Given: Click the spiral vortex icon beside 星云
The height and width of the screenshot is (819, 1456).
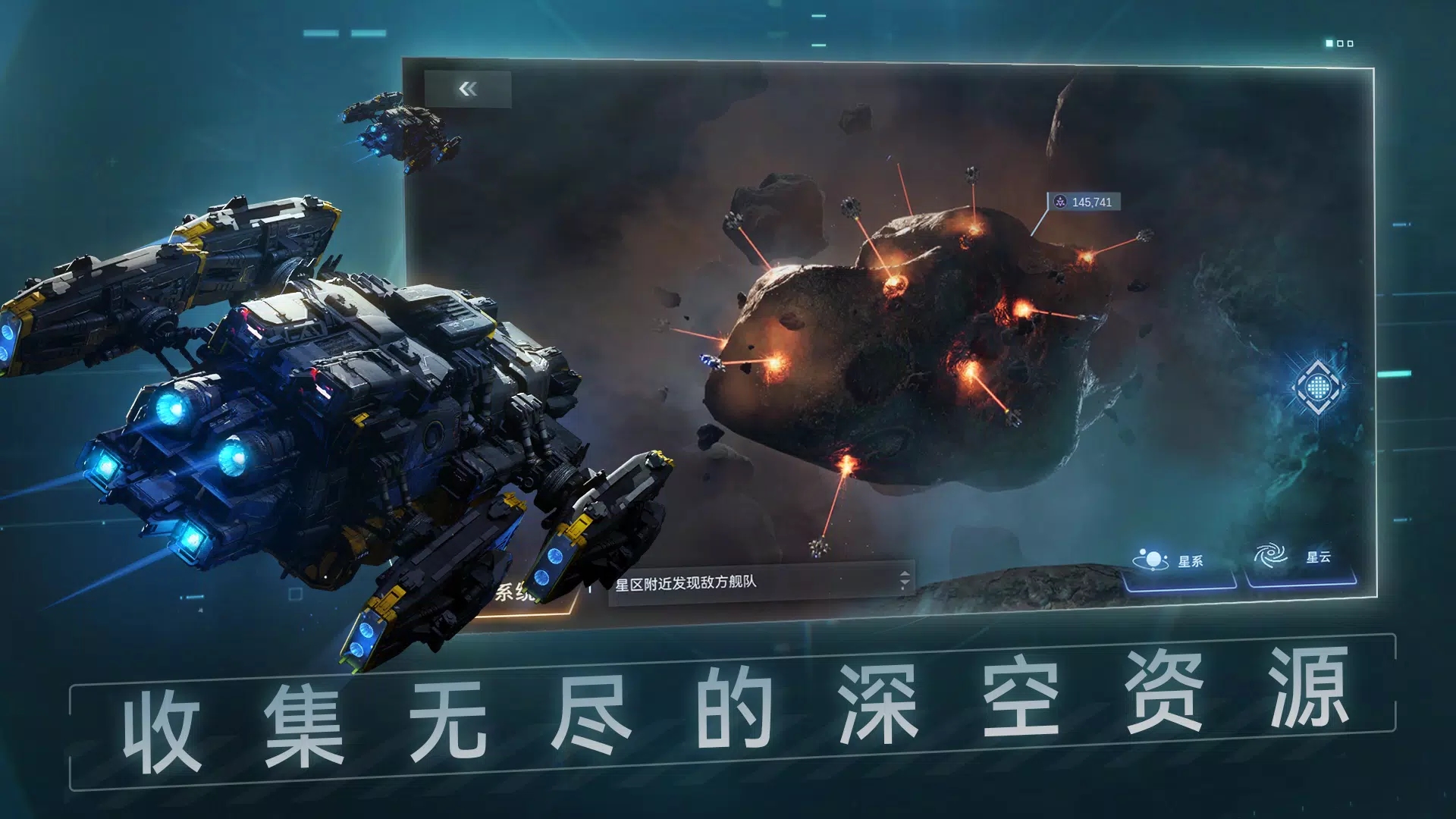Looking at the screenshot, I should coord(1271,554).
